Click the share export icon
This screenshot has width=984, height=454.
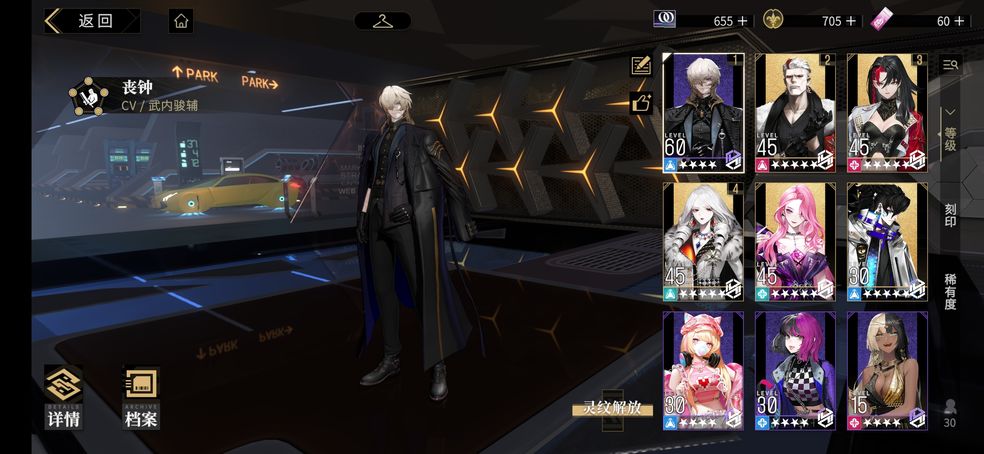(641, 101)
